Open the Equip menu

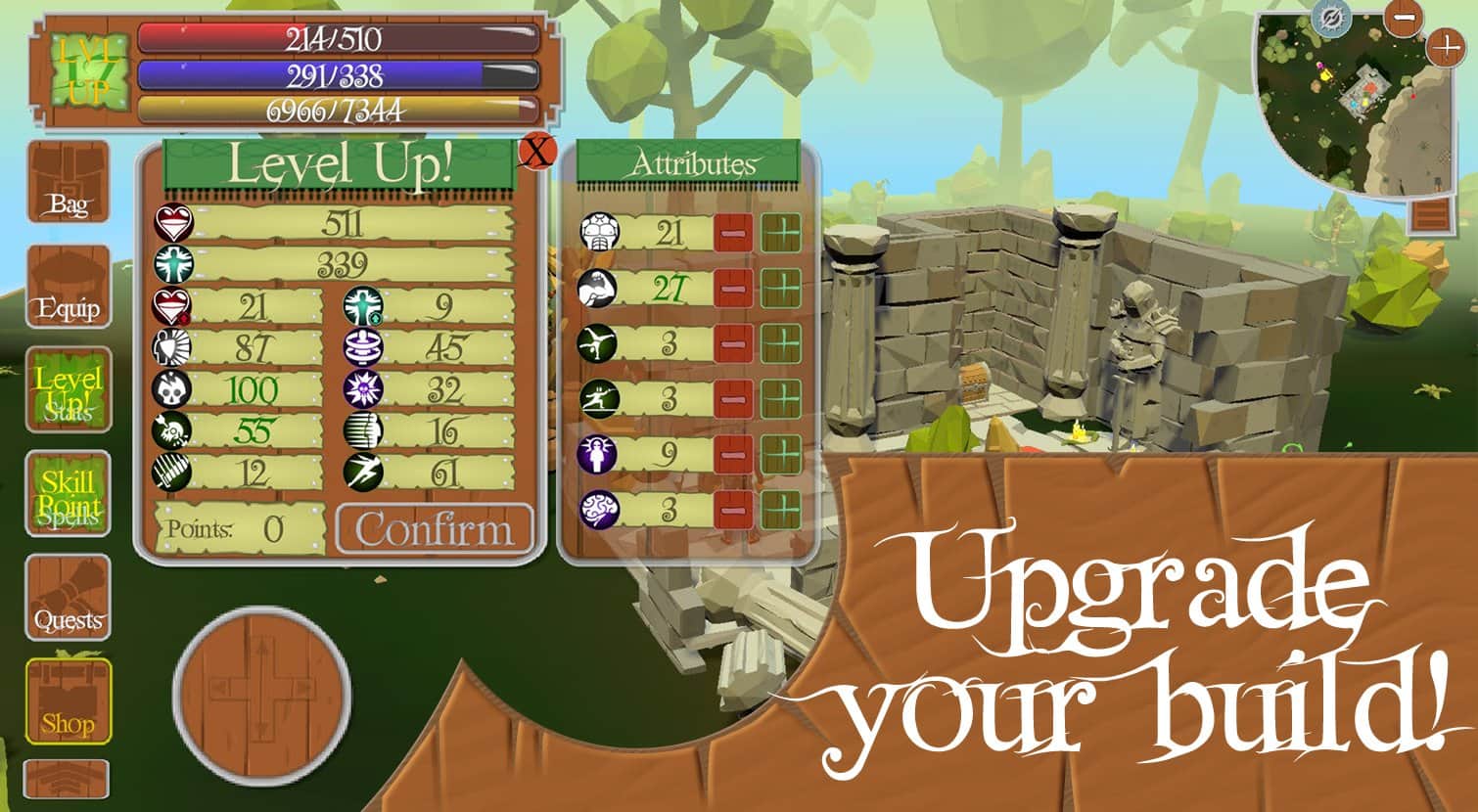click(68, 288)
